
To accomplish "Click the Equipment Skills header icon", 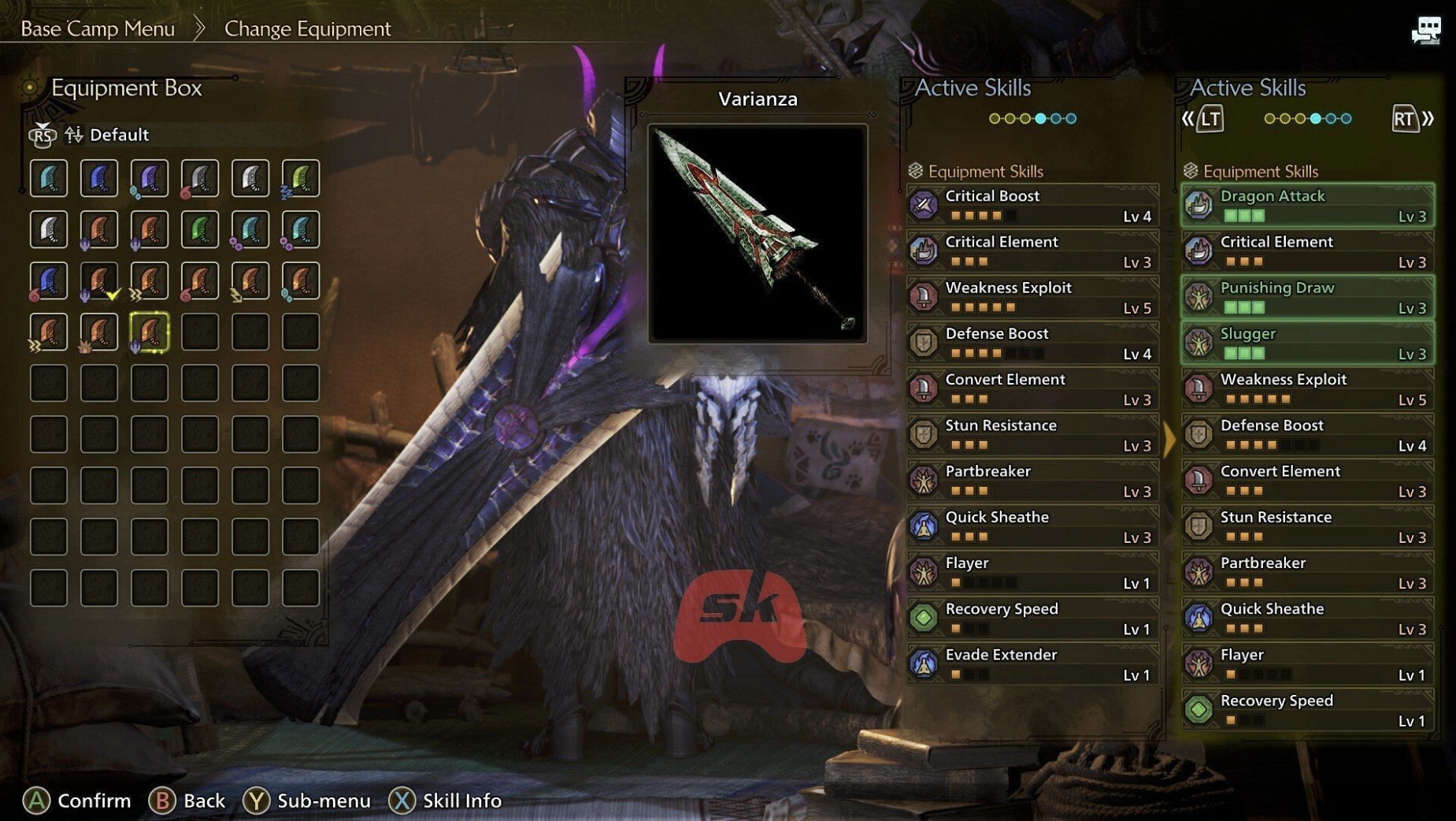I will pyautogui.click(x=915, y=171).
